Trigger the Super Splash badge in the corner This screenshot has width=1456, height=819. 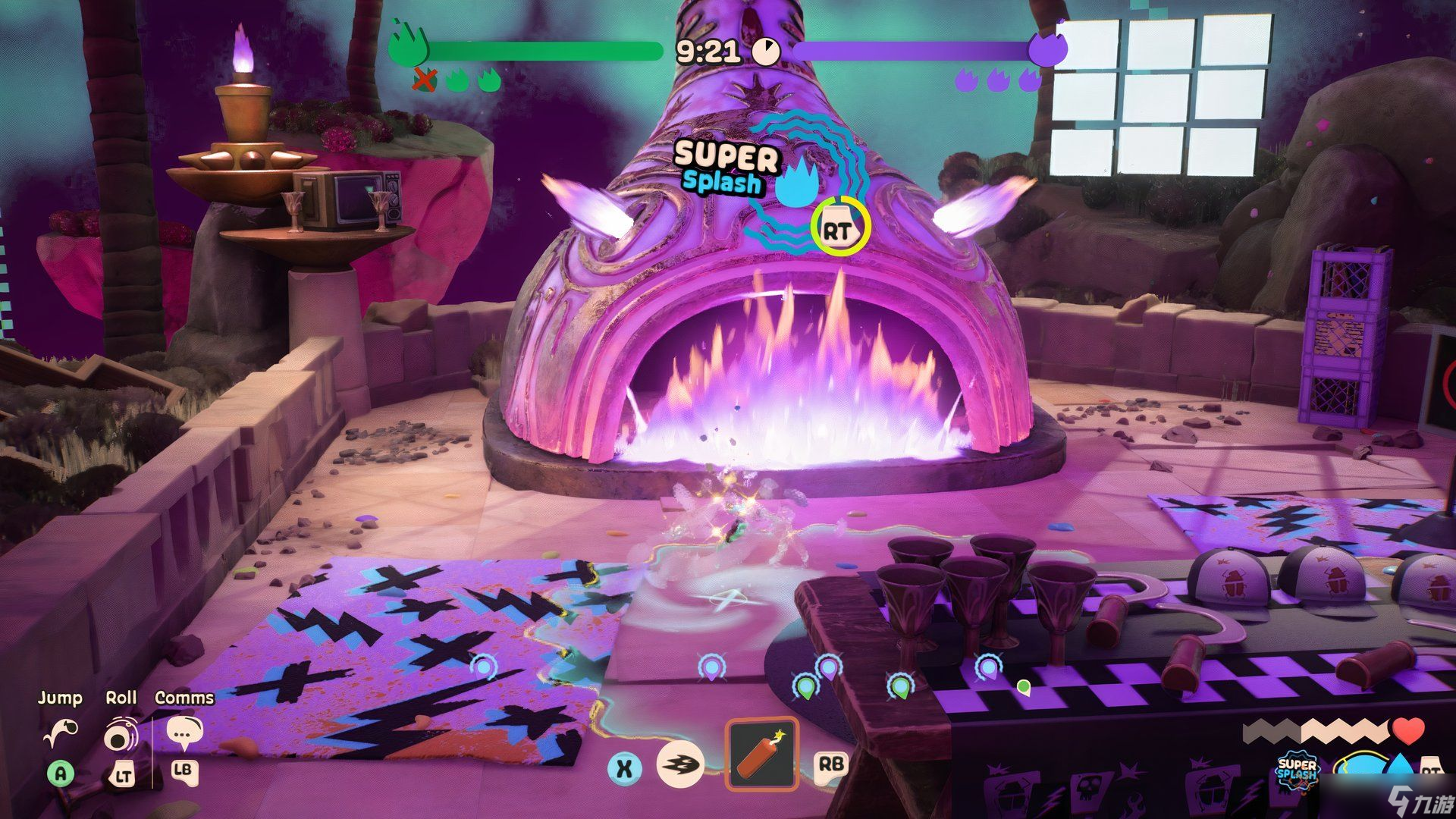[1297, 772]
